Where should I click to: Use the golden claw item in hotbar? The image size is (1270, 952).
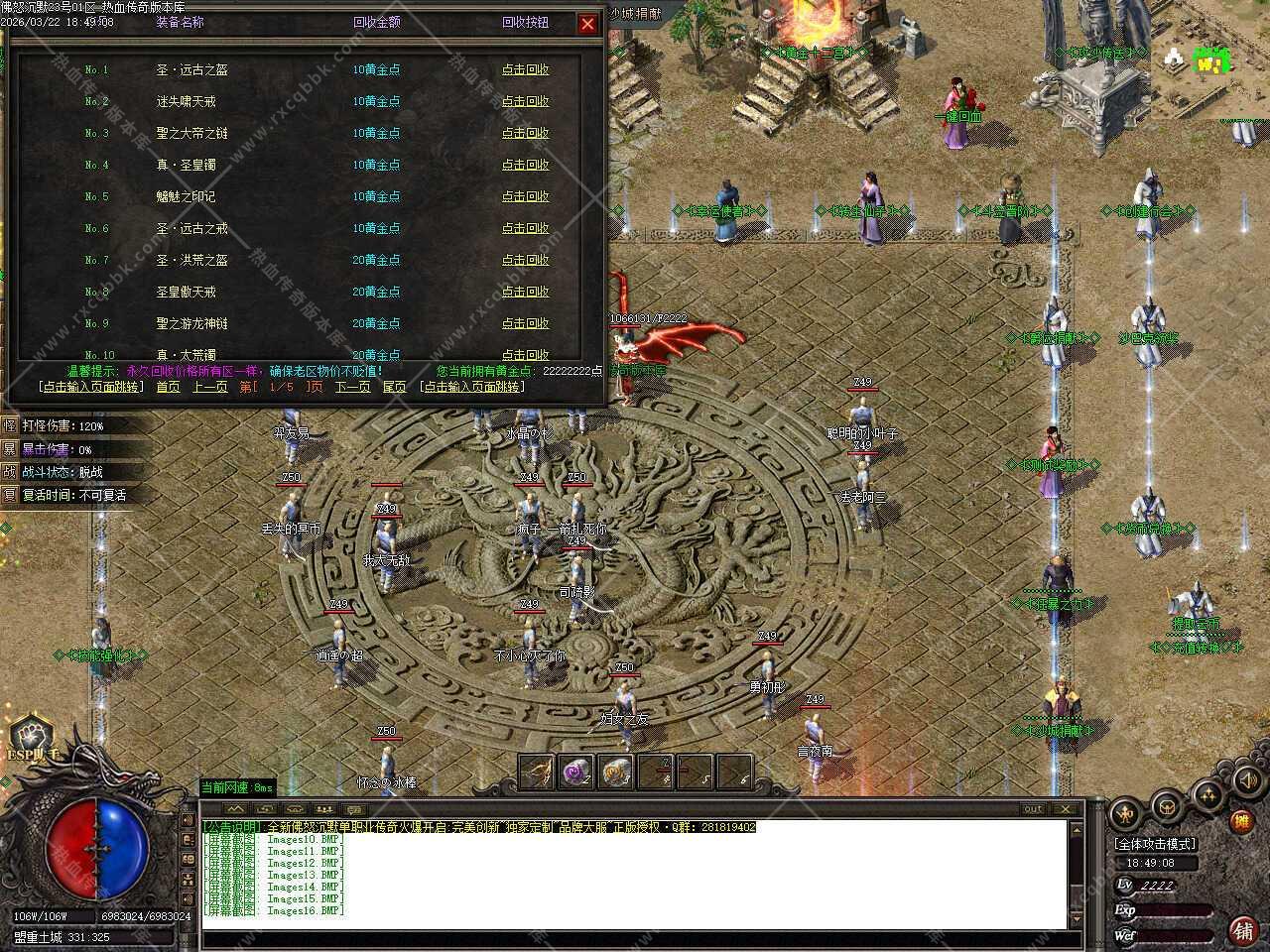coord(537,771)
